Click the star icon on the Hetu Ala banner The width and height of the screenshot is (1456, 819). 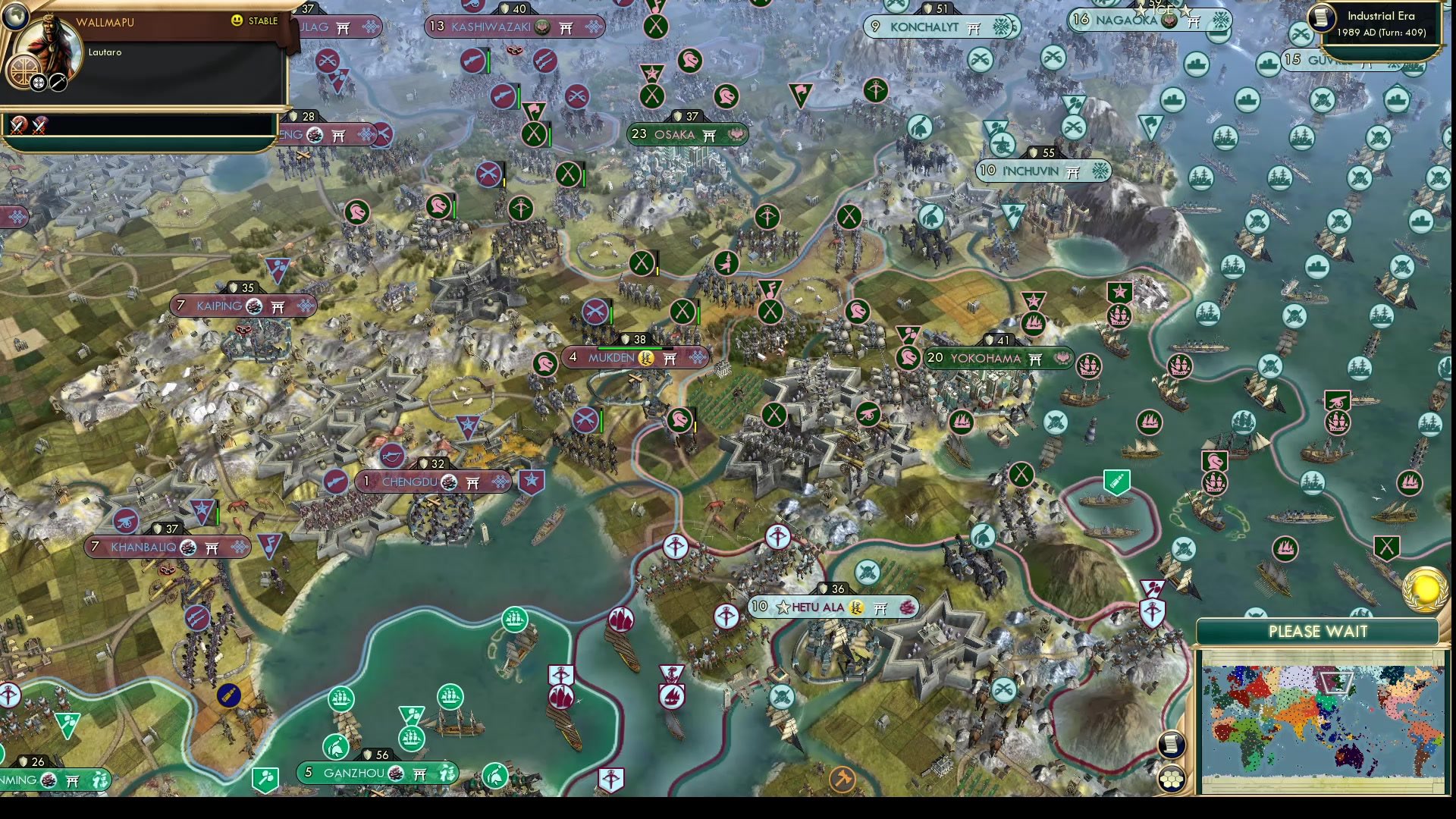click(783, 607)
